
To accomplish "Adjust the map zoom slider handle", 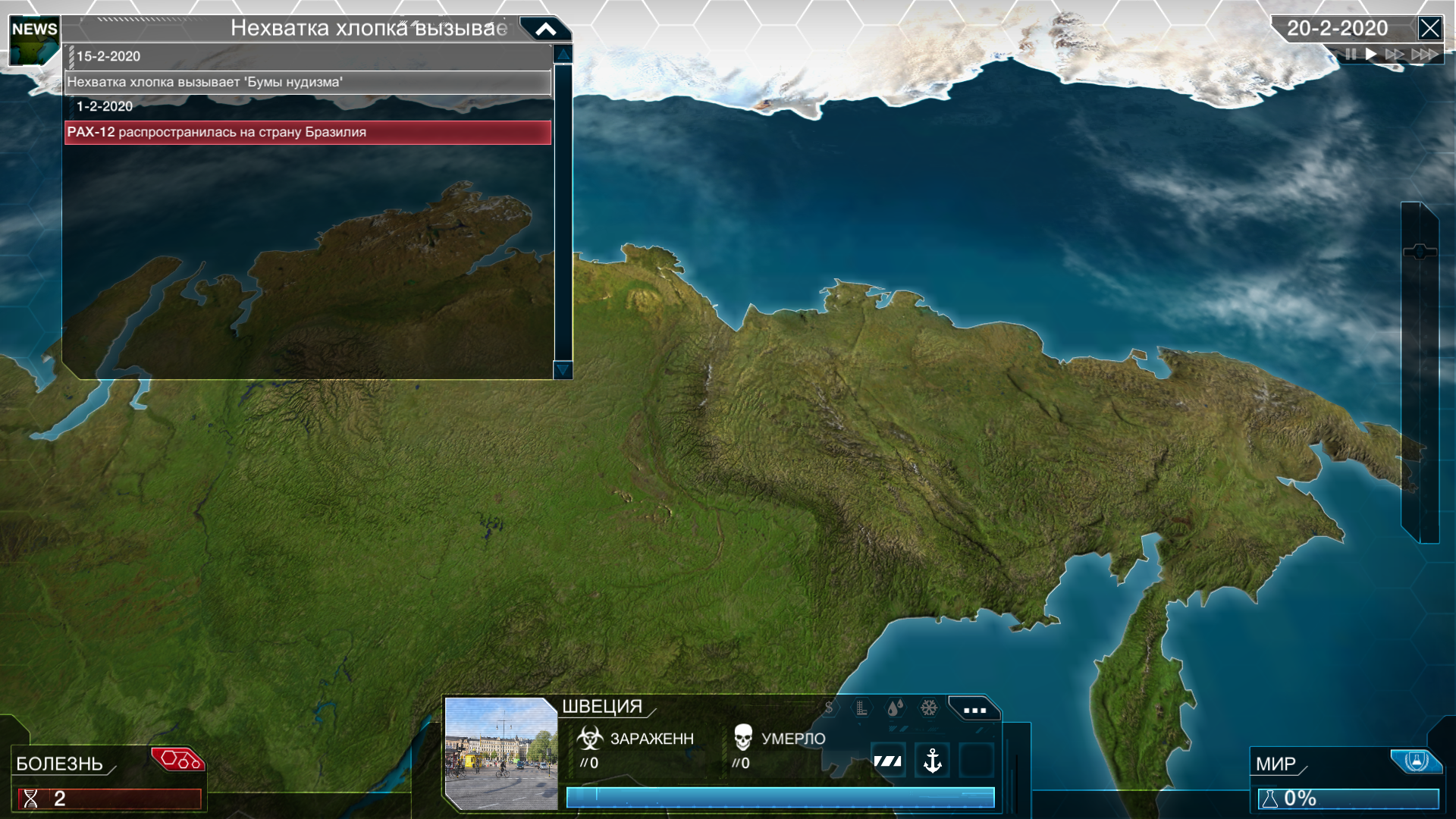I will (x=1420, y=252).
